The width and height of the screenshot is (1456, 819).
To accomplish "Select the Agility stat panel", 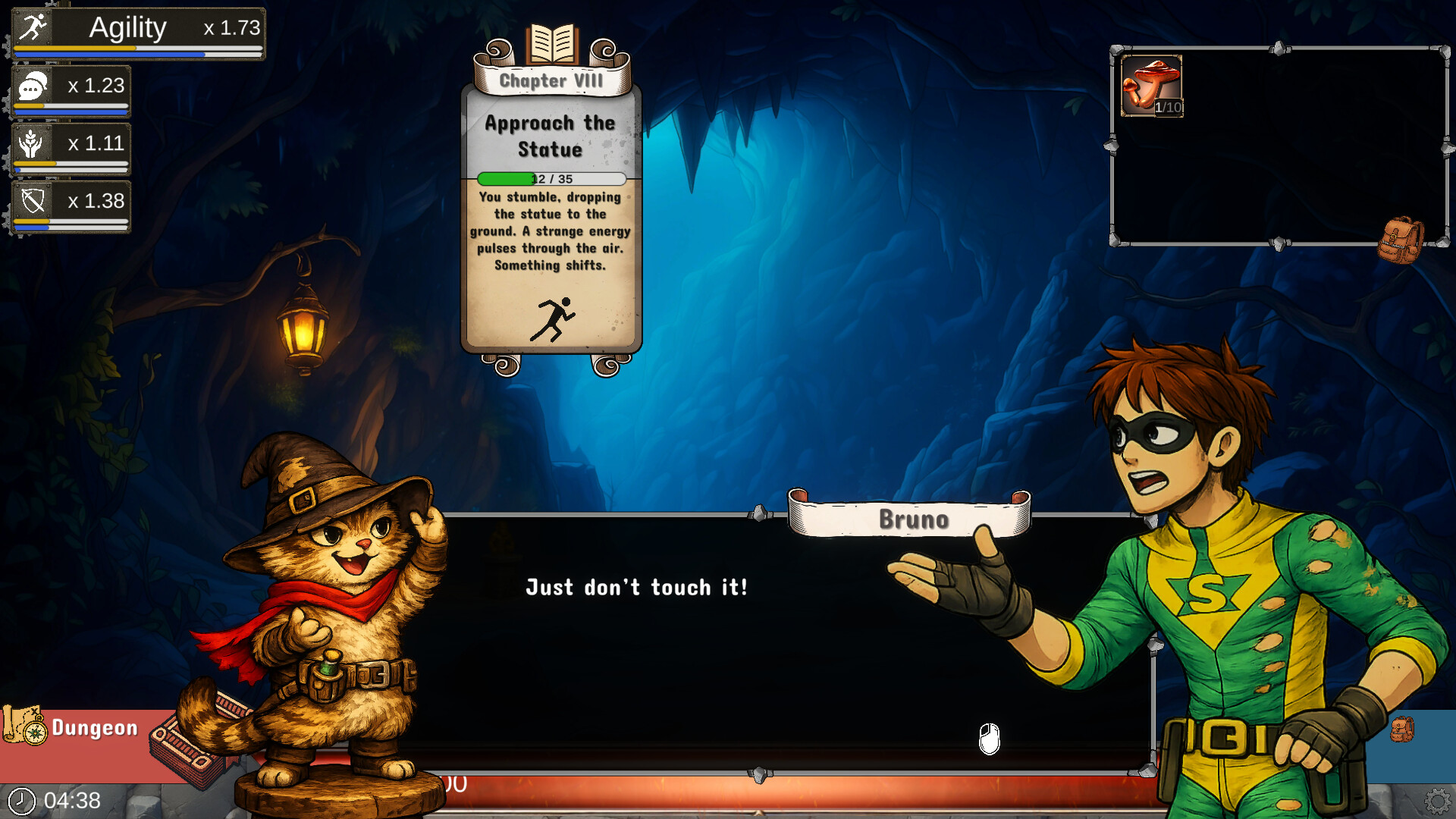I will click(x=139, y=32).
